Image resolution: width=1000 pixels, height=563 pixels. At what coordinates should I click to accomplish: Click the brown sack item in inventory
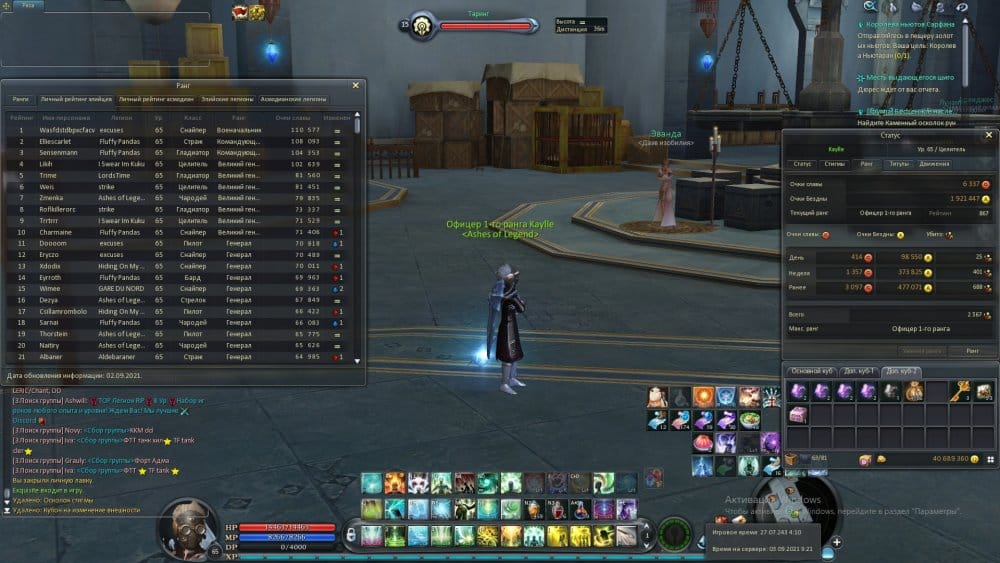pyautogui.click(x=914, y=391)
